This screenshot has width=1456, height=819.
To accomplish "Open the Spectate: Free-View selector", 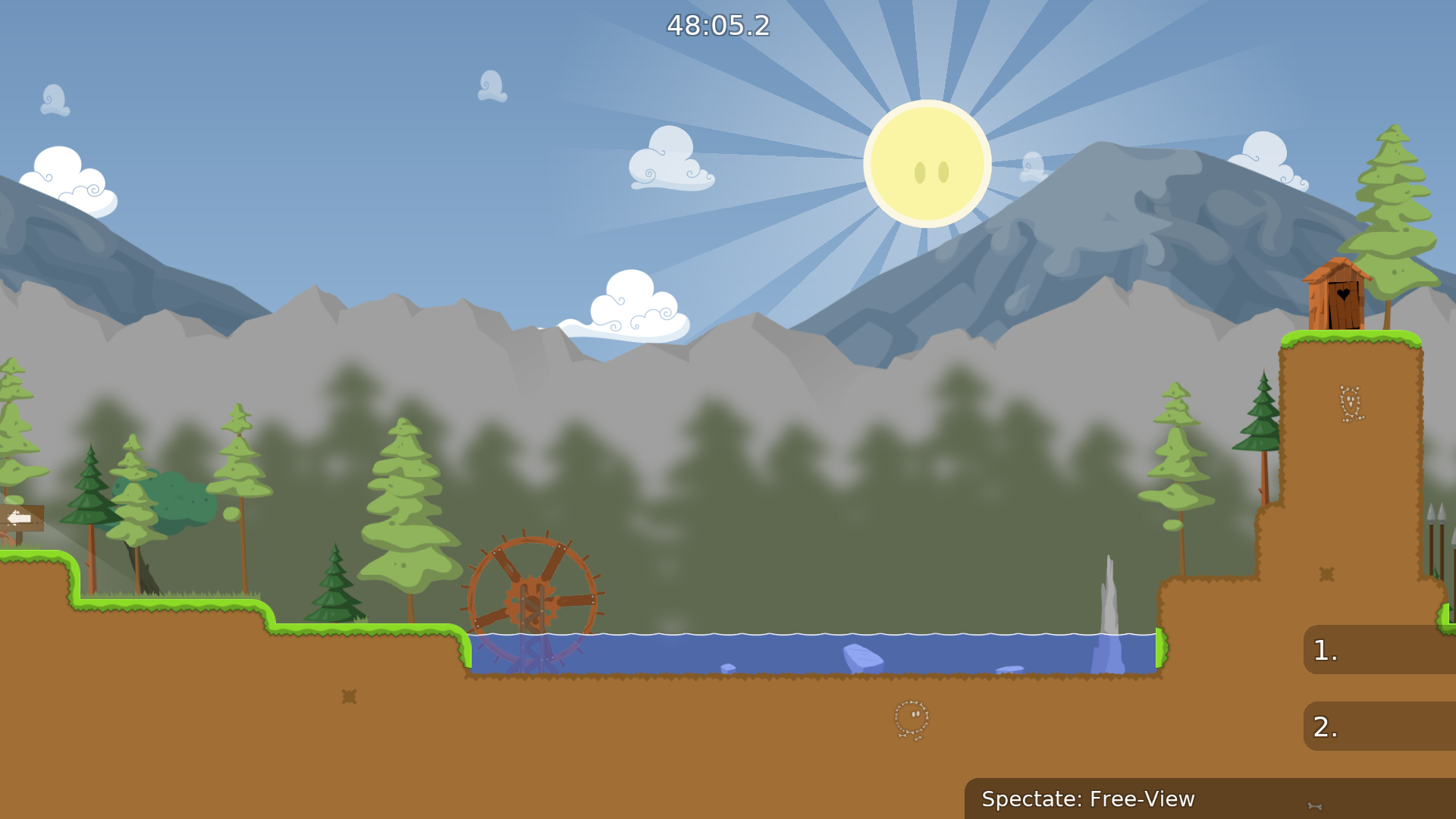I will (1088, 799).
